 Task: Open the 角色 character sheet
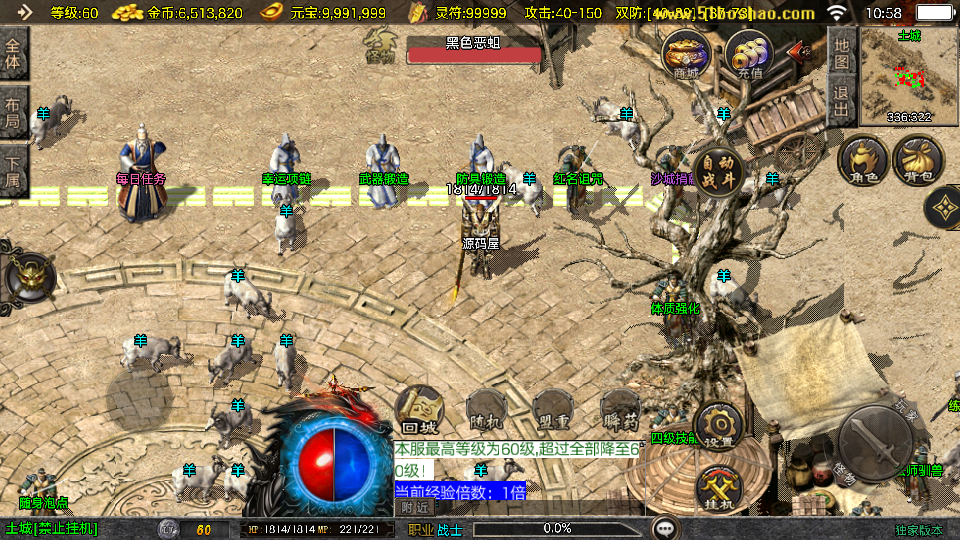point(863,161)
